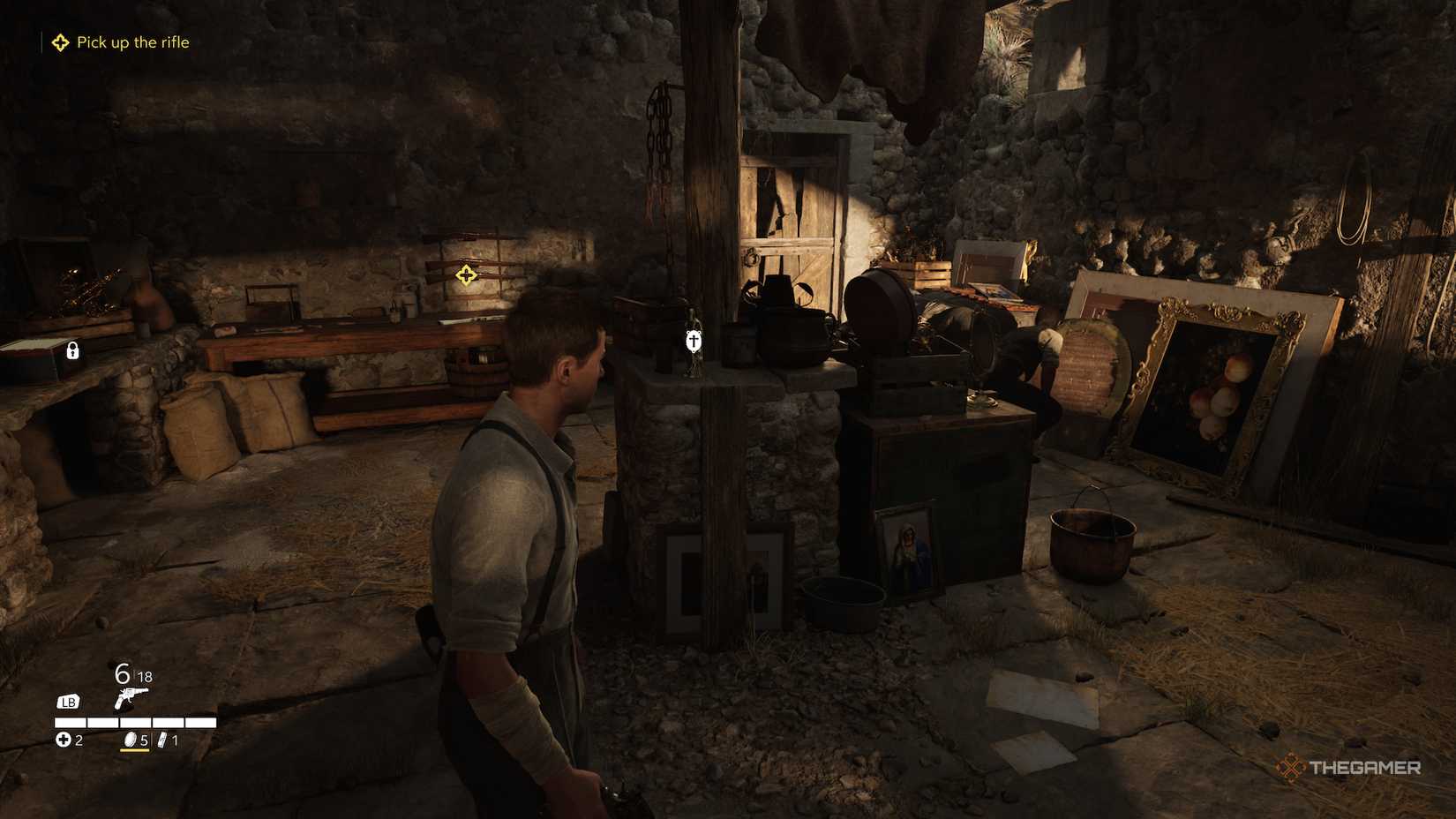Image resolution: width=1456 pixels, height=819 pixels.
Task: Select the coin distraction item icon
Action: coord(129,740)
